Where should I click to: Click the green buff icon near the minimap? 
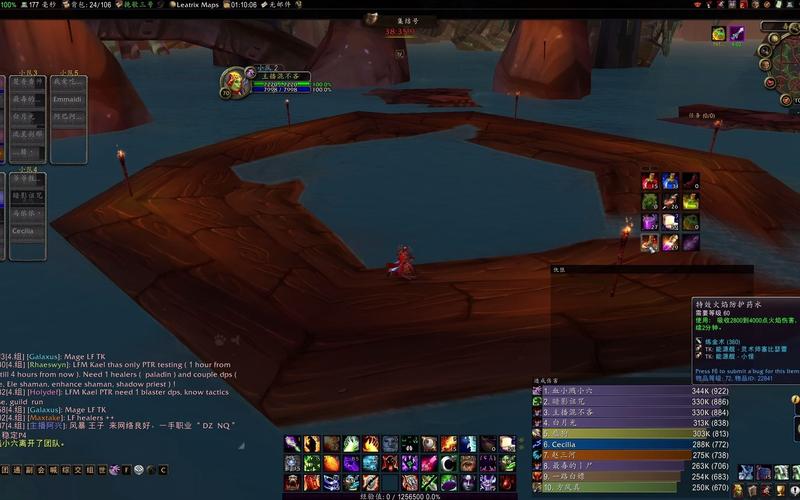tap(718, 34)
